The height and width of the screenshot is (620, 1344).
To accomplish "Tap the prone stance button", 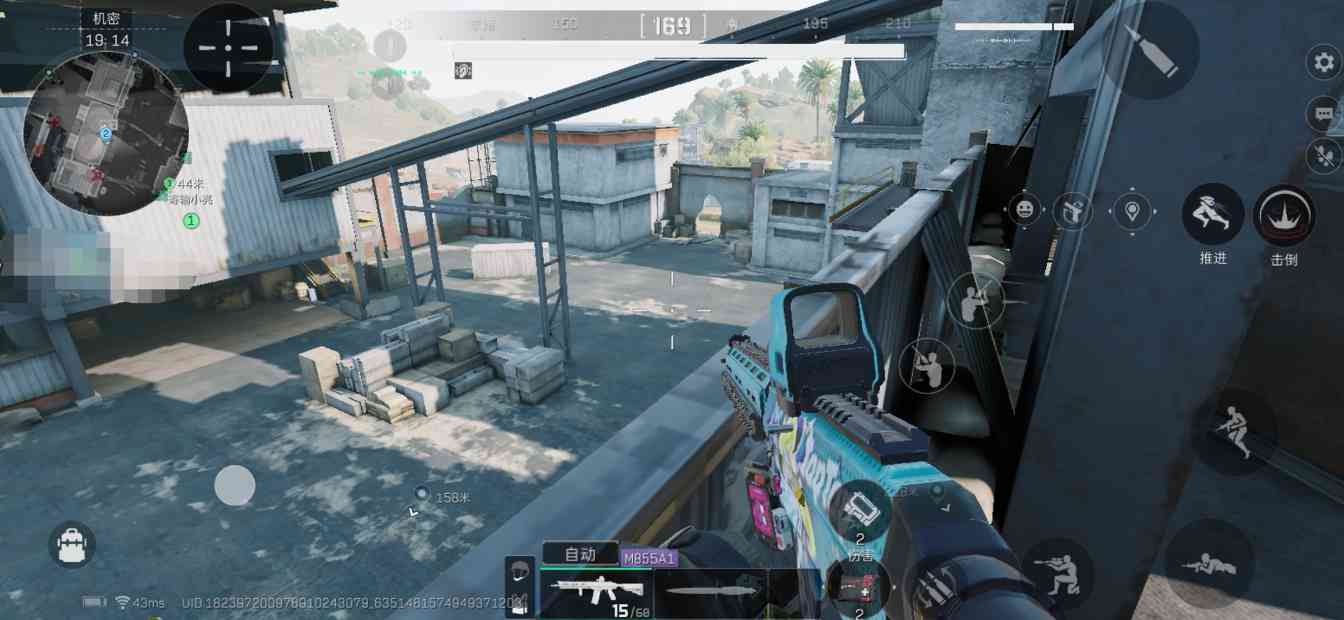I will 1209,565.
